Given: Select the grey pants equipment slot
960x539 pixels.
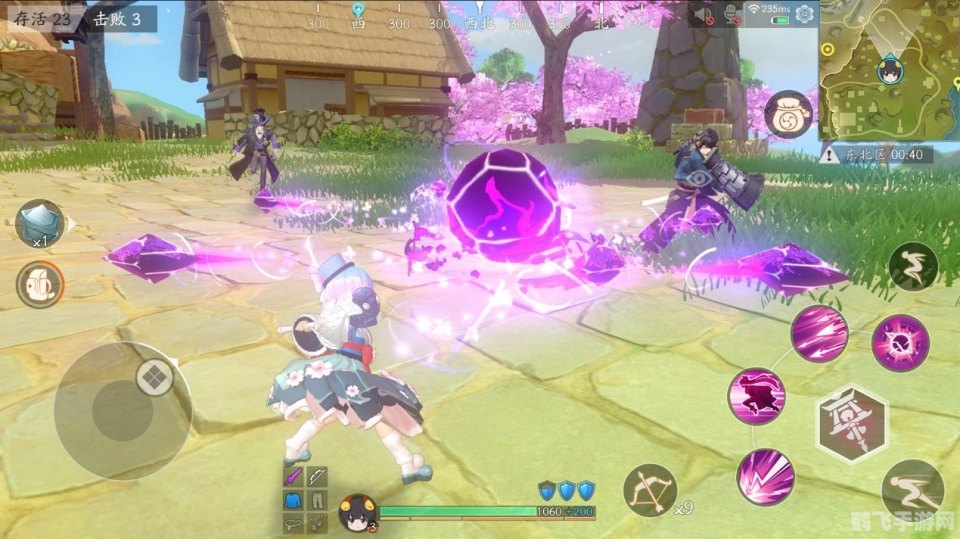Looking at the screenshot, I should pos(316,500).
